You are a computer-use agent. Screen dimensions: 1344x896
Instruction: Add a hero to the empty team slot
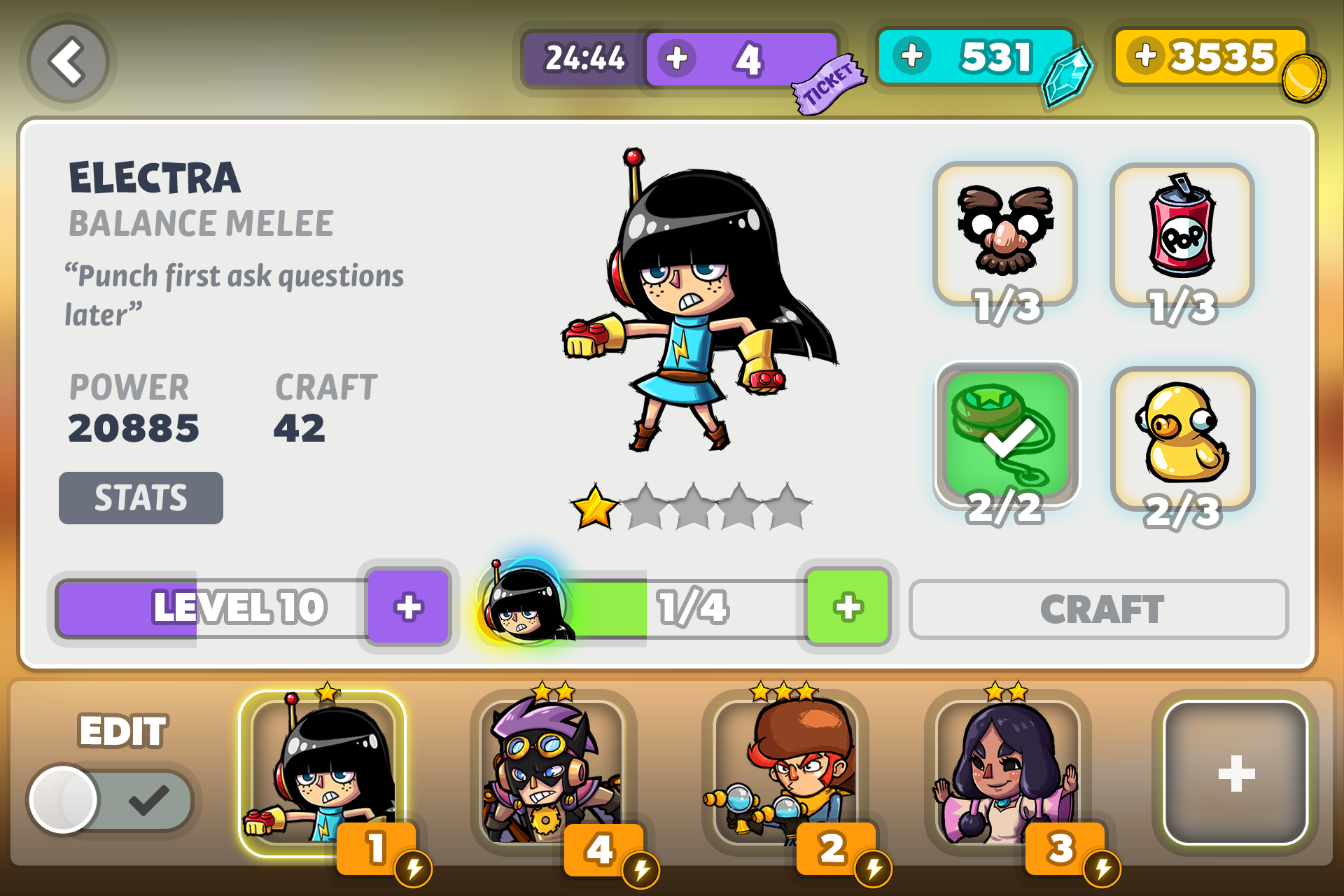tap(1235, 773)
